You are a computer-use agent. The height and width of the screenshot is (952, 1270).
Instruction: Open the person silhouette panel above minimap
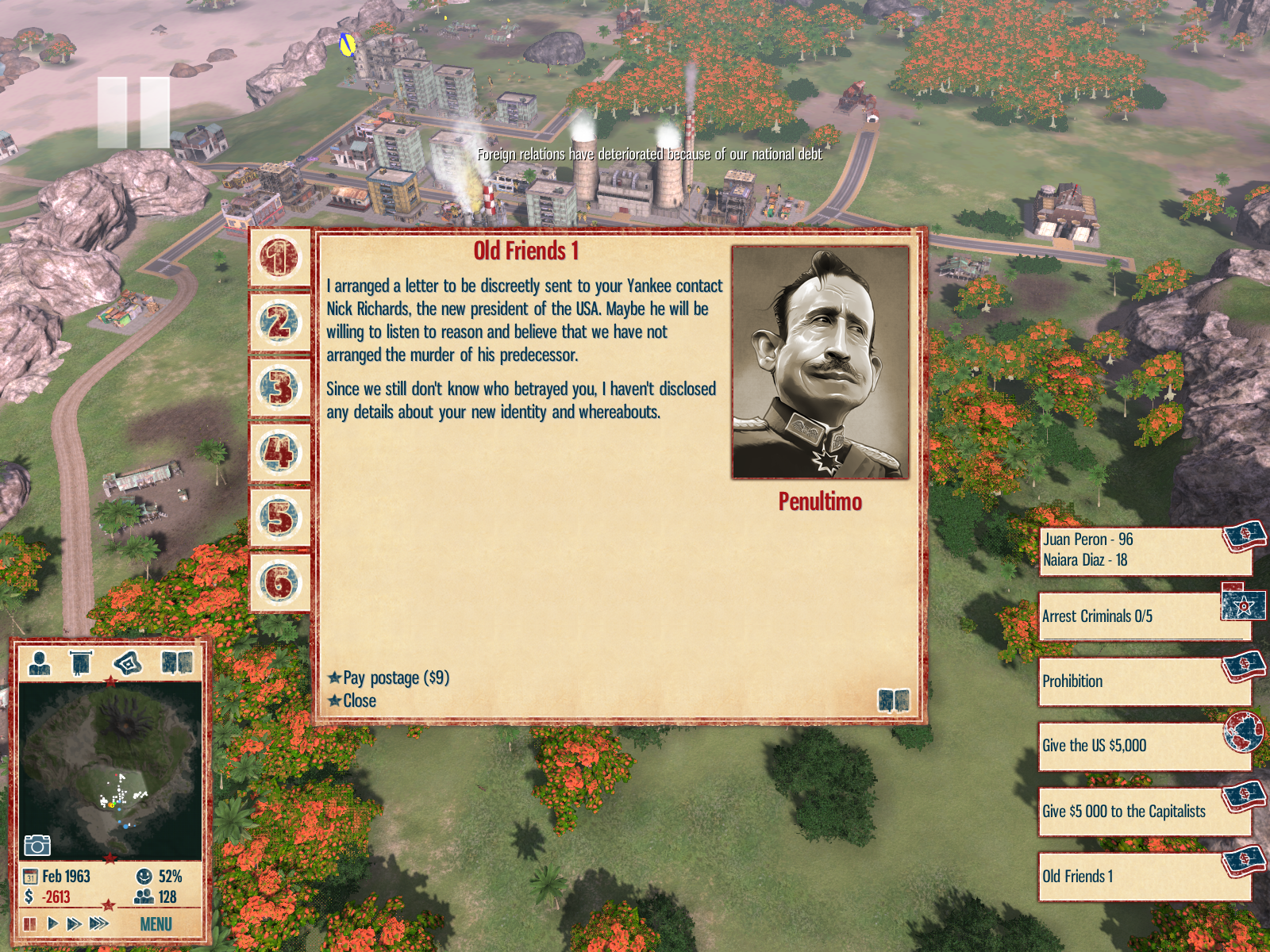click(40, 662)
